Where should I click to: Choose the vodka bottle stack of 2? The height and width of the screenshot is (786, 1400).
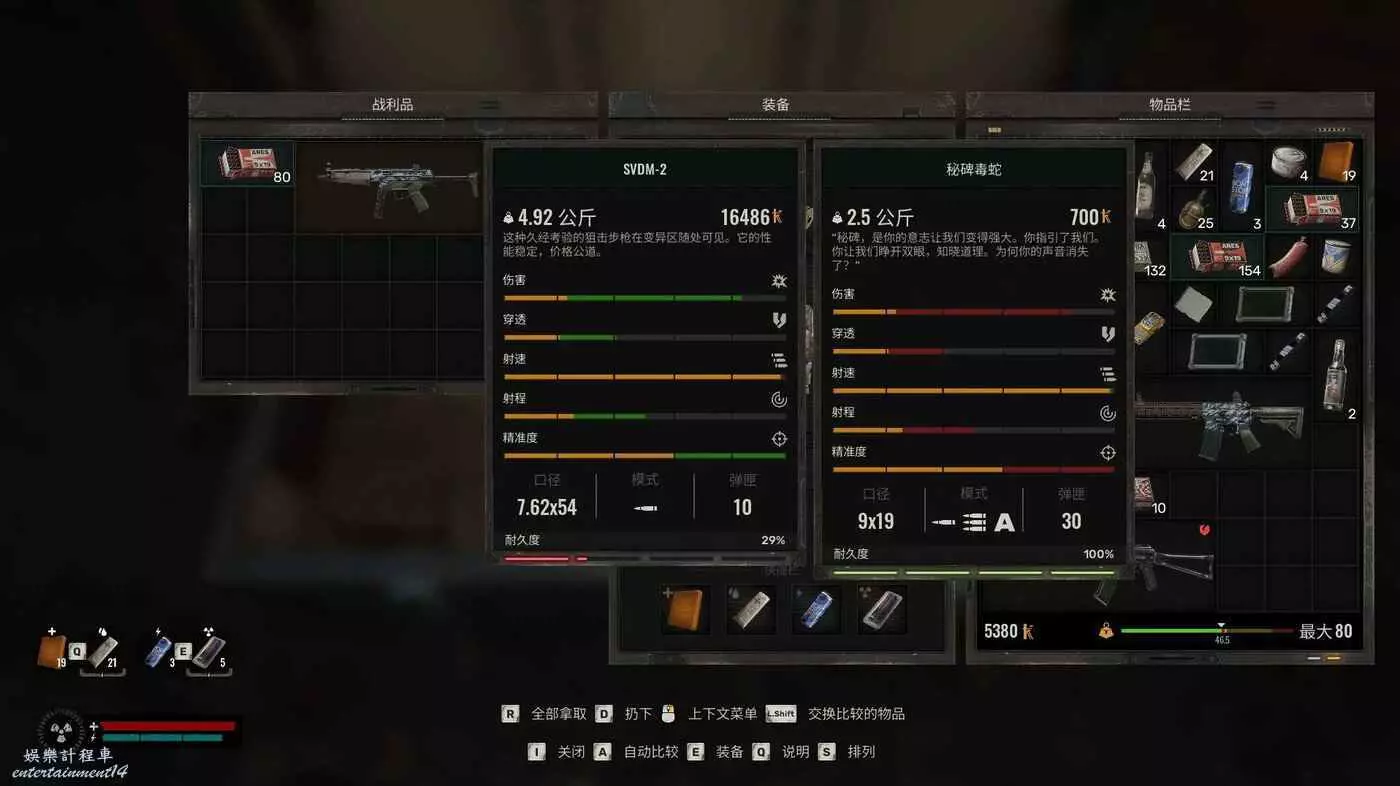[x=1336, y=375]
